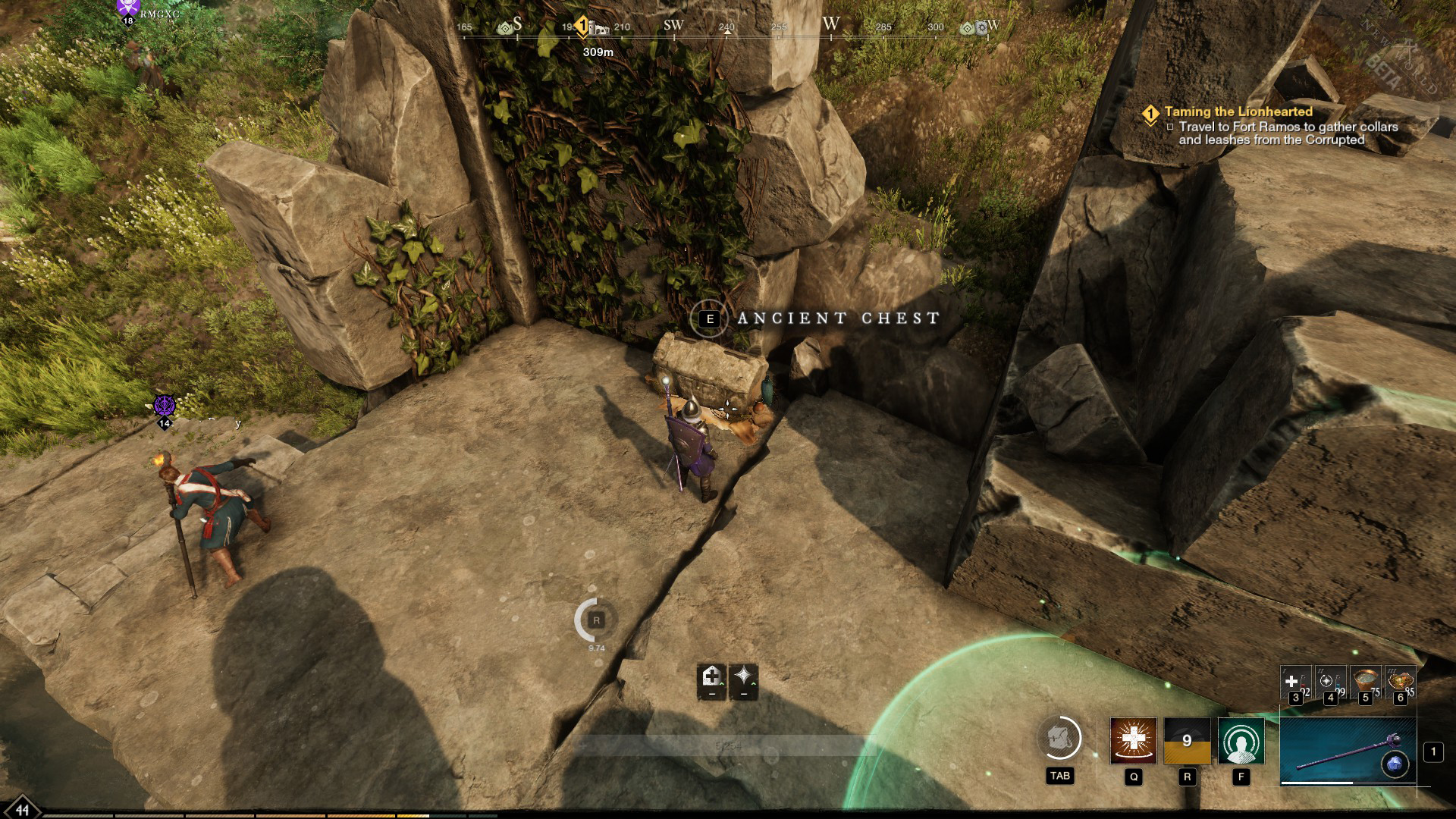Open the bag inventory icon next to TAB

tap(1062, 739)
